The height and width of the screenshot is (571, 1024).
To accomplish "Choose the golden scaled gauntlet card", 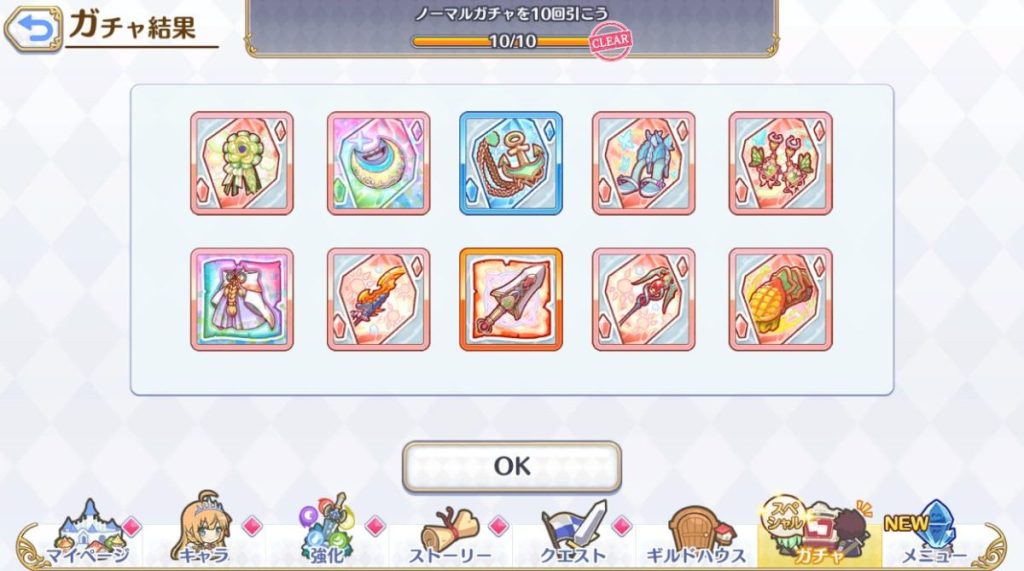I will pos(780,299).
